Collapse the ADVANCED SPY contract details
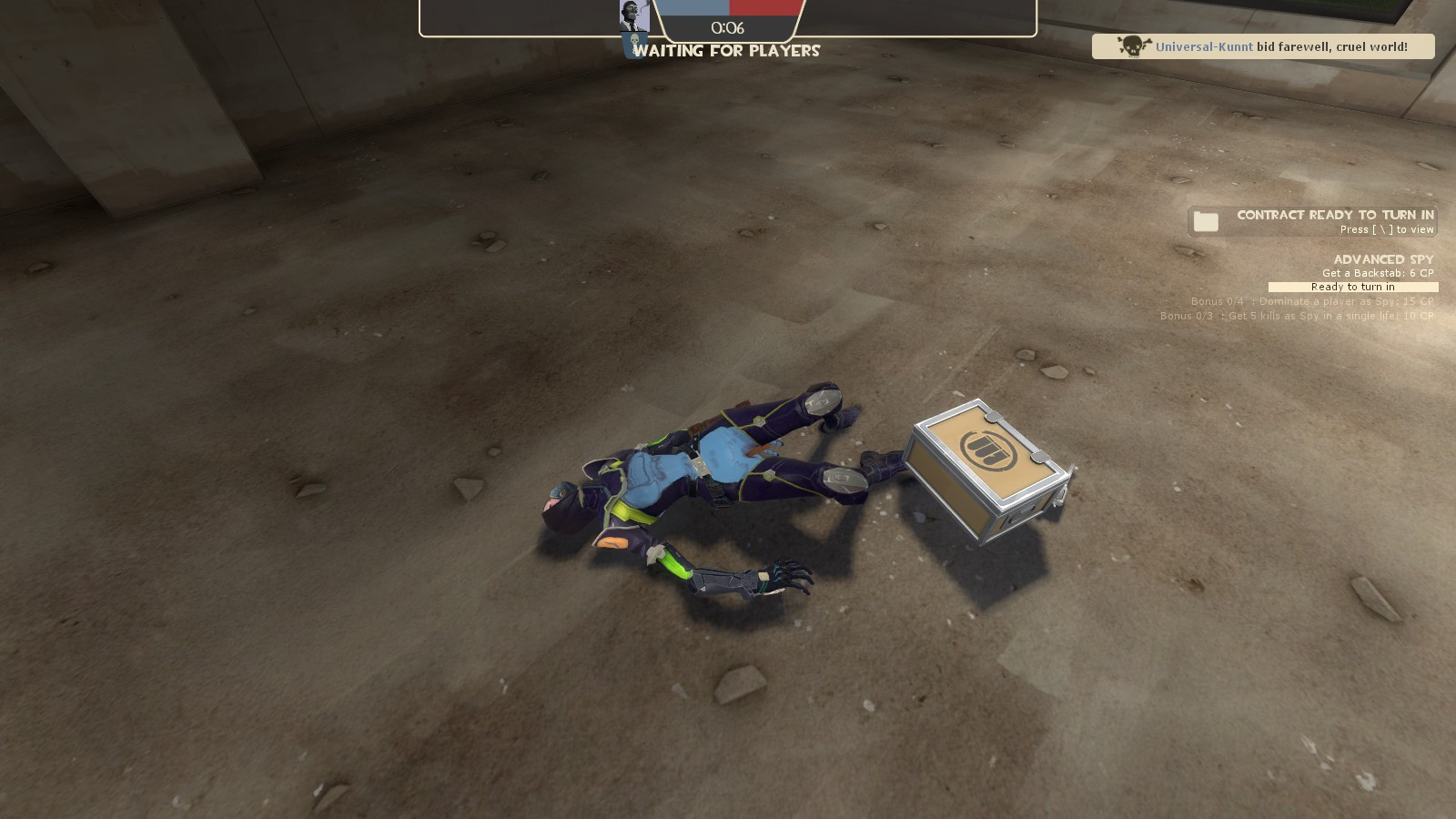This screenshot has height=819, width=1456. (x=1381, y=259)
